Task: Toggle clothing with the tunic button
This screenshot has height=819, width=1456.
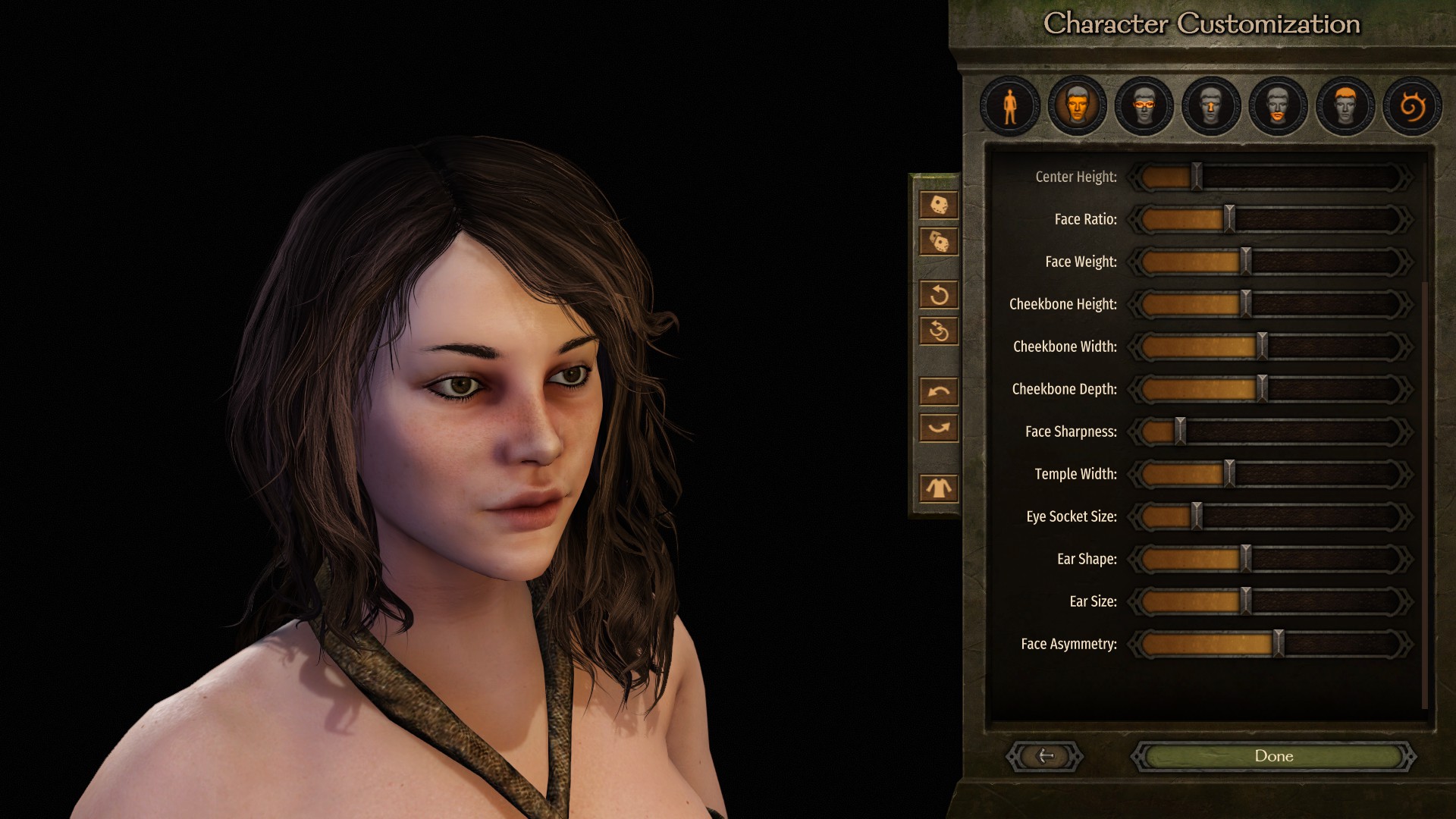Action: [x=939, y=488]
